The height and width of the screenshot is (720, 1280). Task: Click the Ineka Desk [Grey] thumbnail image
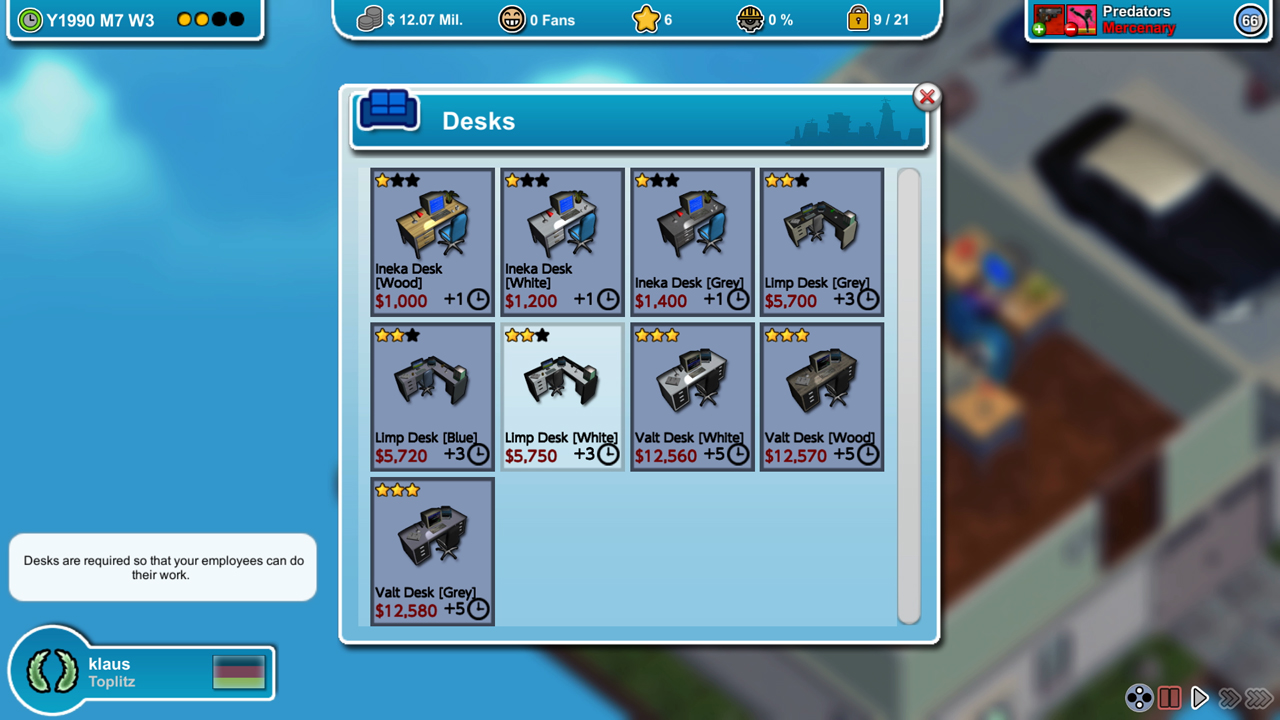[x=691, y=221]
